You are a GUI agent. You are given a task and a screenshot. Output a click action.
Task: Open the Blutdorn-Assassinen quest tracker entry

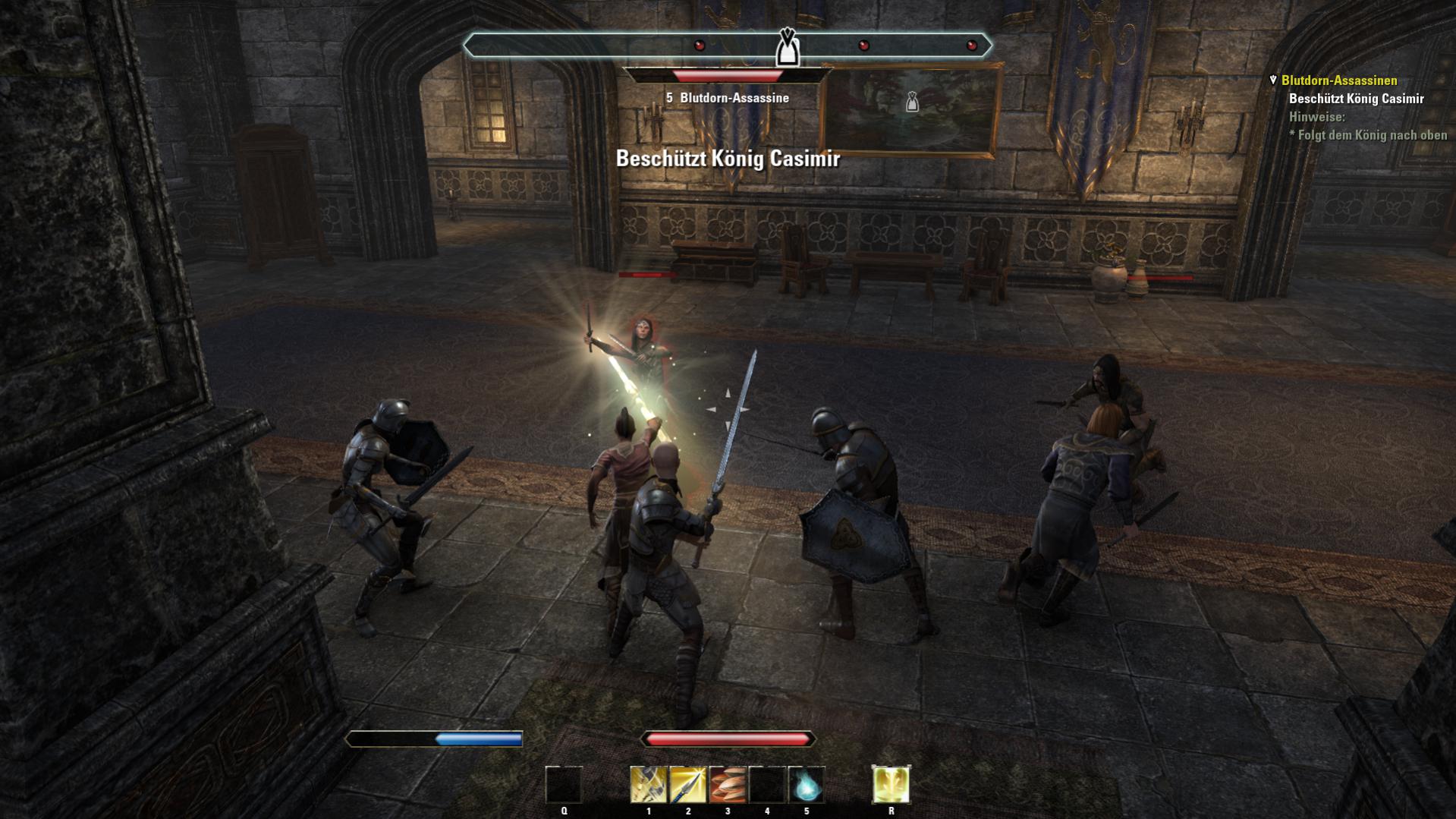1338,80
